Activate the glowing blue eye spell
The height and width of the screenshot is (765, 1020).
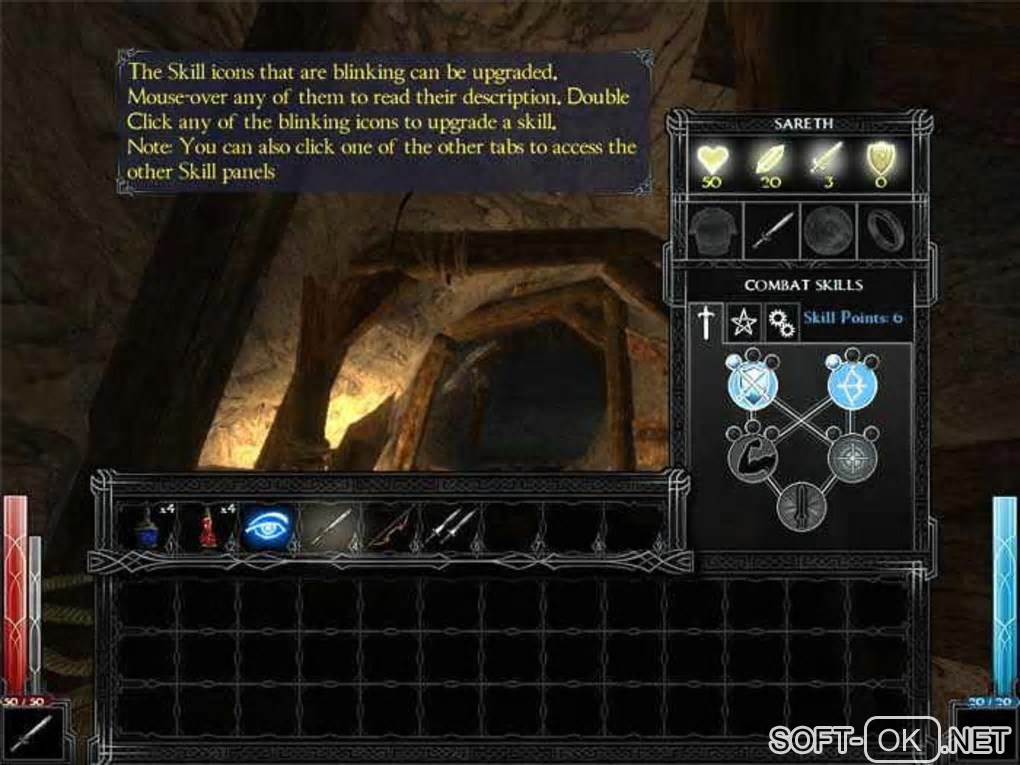tap(268, 527)
